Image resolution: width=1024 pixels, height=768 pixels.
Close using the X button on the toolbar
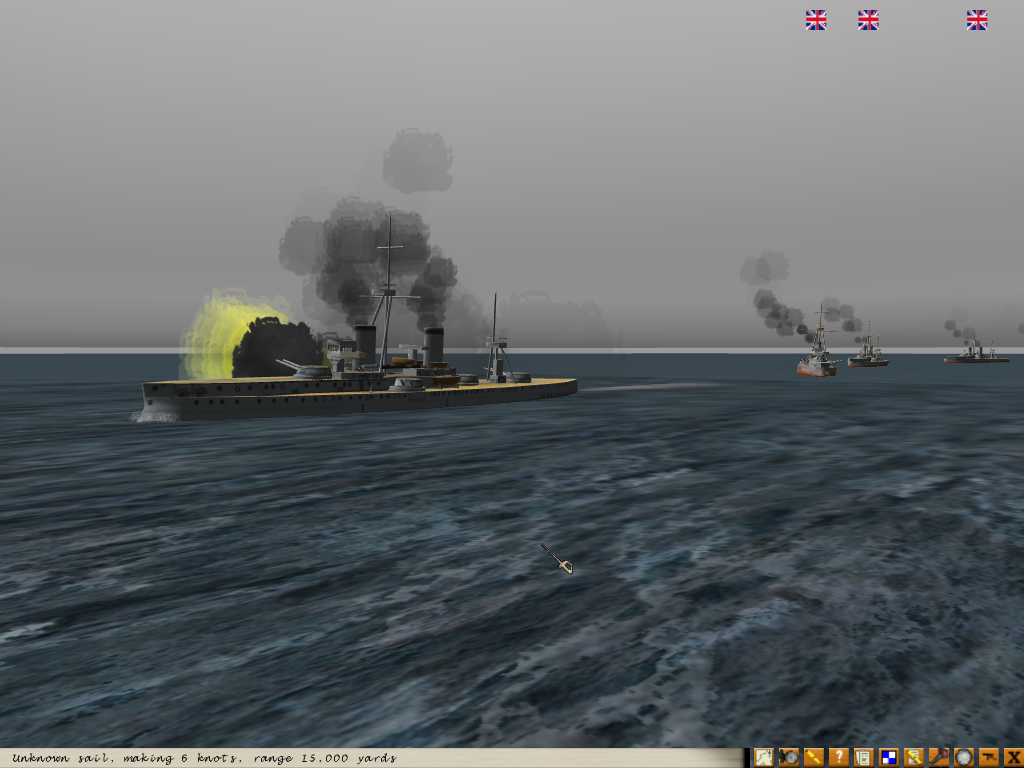1013,758
